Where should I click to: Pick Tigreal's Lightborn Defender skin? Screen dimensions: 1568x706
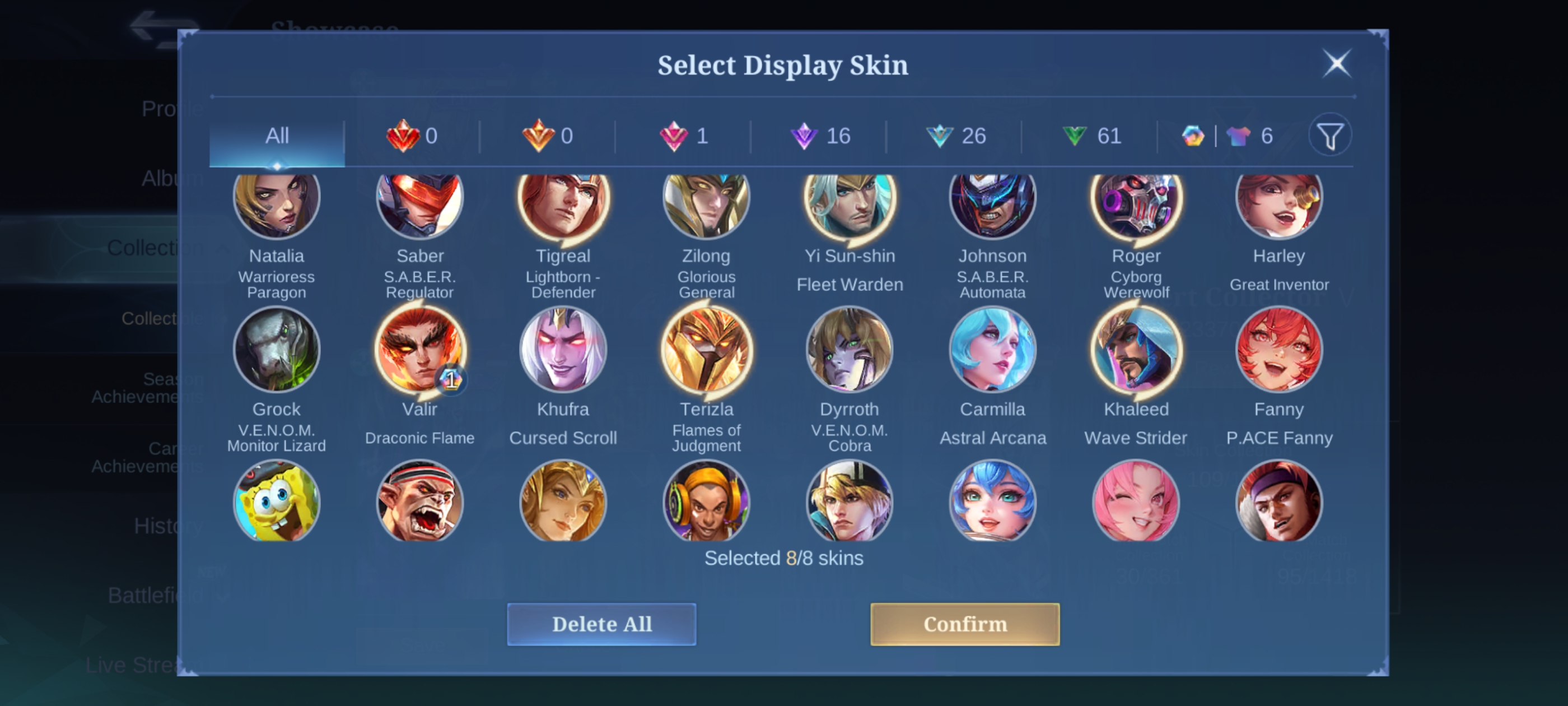[x=563, y=200]
